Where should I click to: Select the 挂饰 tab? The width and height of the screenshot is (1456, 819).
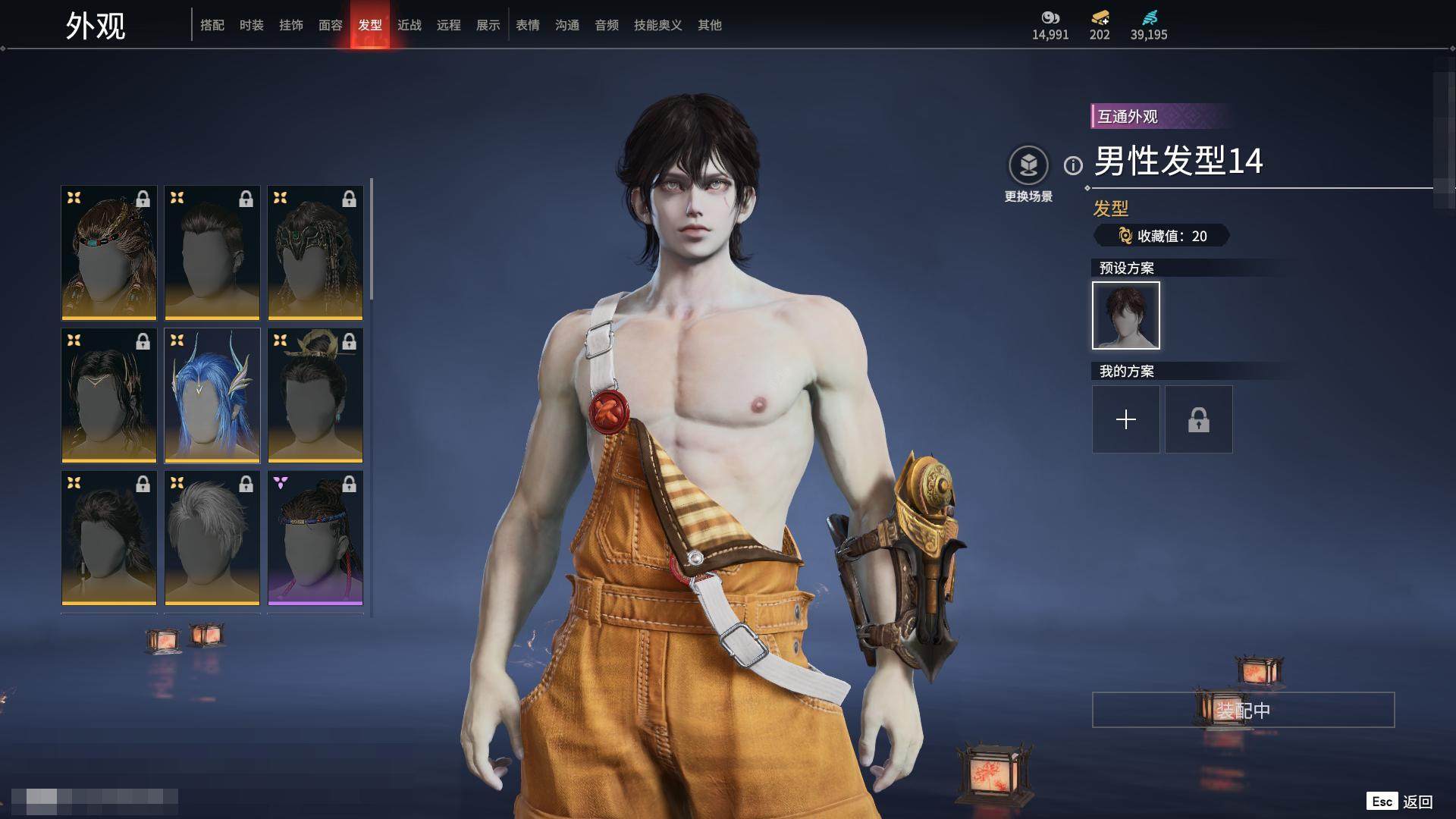point(291,25)
